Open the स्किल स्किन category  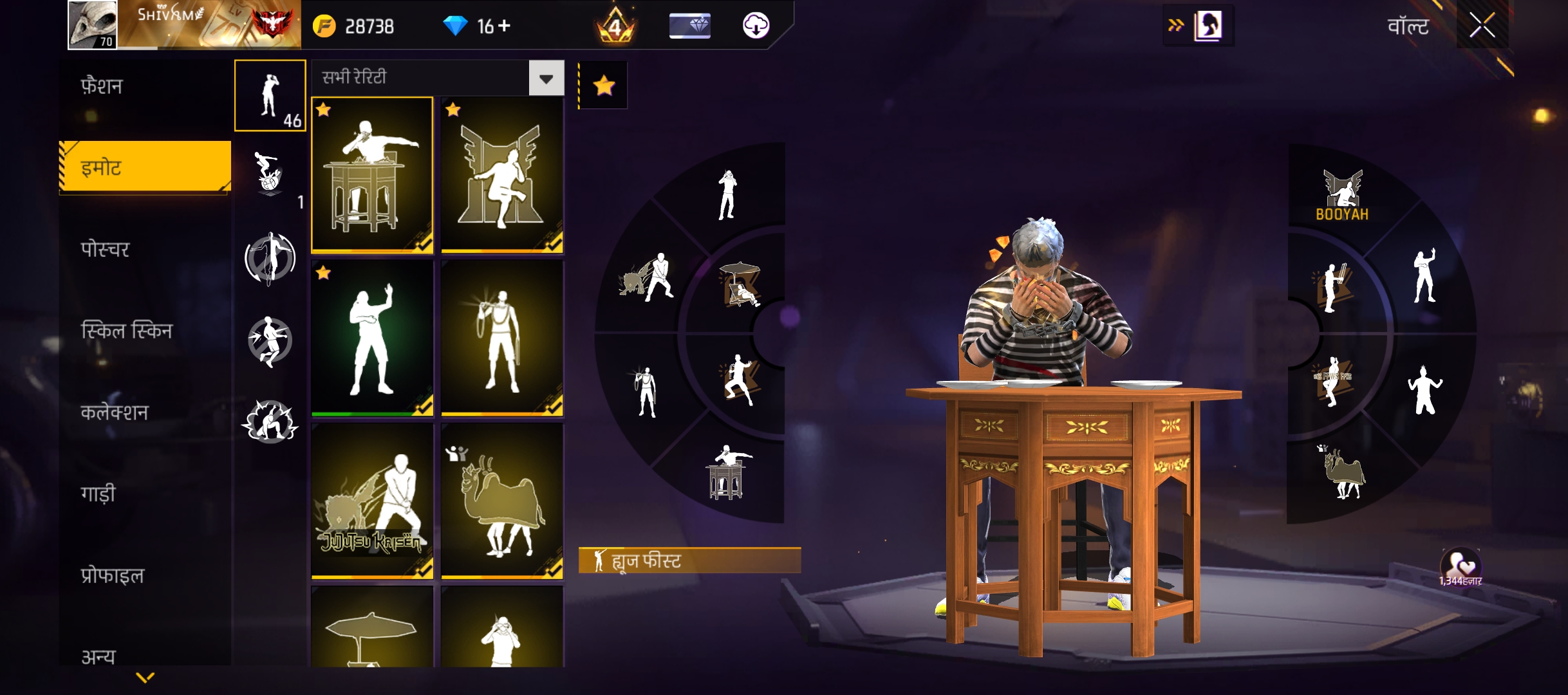tap(126, 331)
